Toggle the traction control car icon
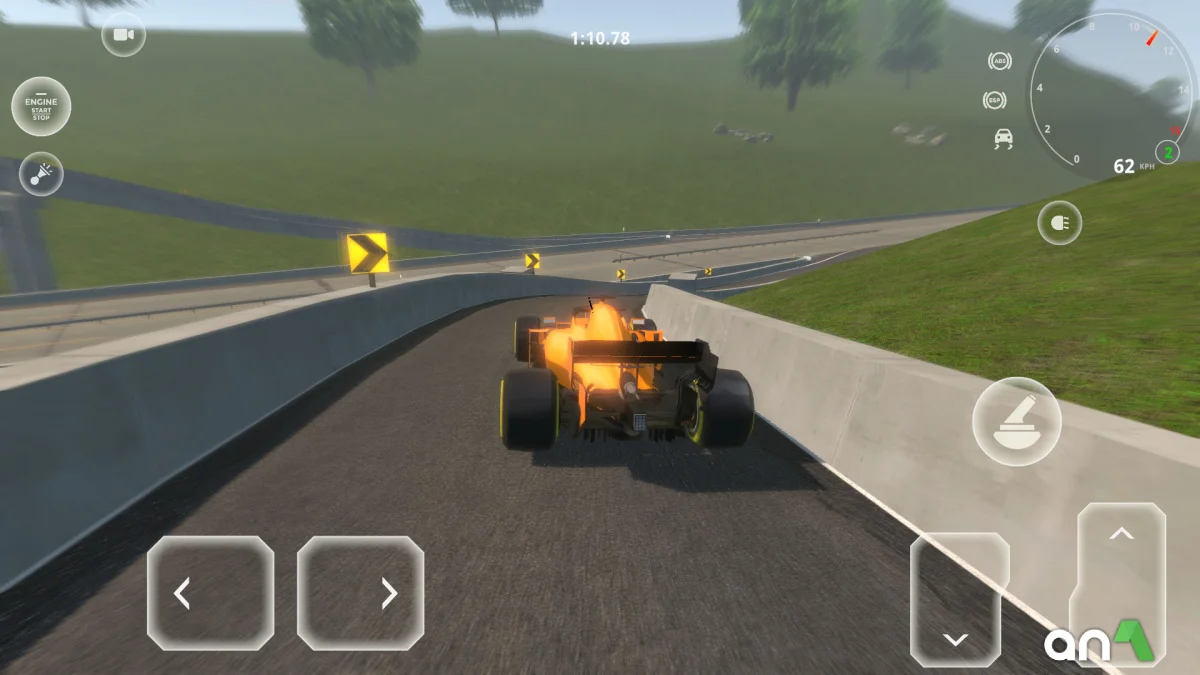Viewport: 1200px width, 675px height. pos(1002,139)
